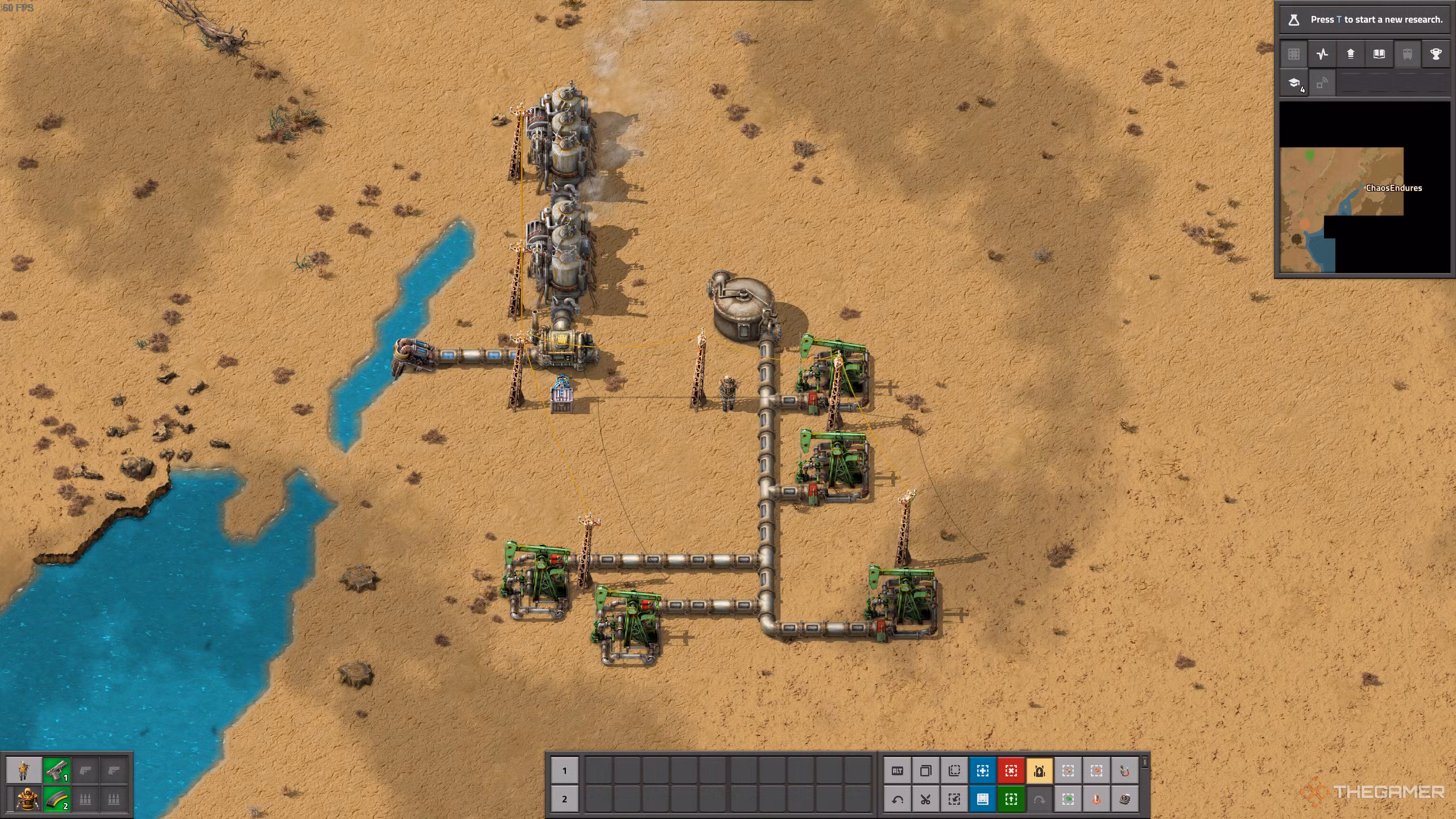This screenshot has height=819, width=1456.
Task: Open the Factoriopedia book icon
Action: (x=1379, y=54)
